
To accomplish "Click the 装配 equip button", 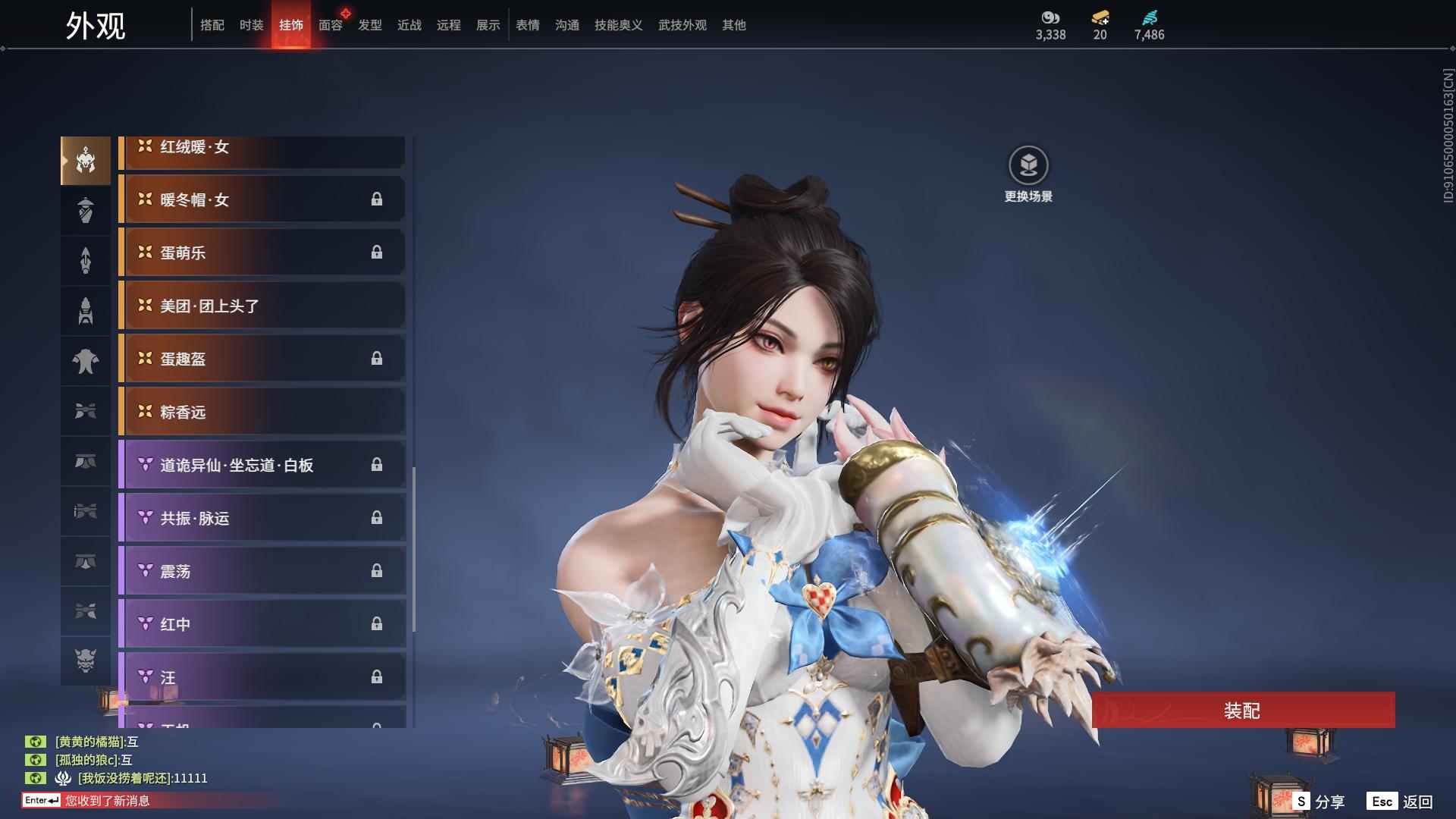I will click(x=1242, y=710).
